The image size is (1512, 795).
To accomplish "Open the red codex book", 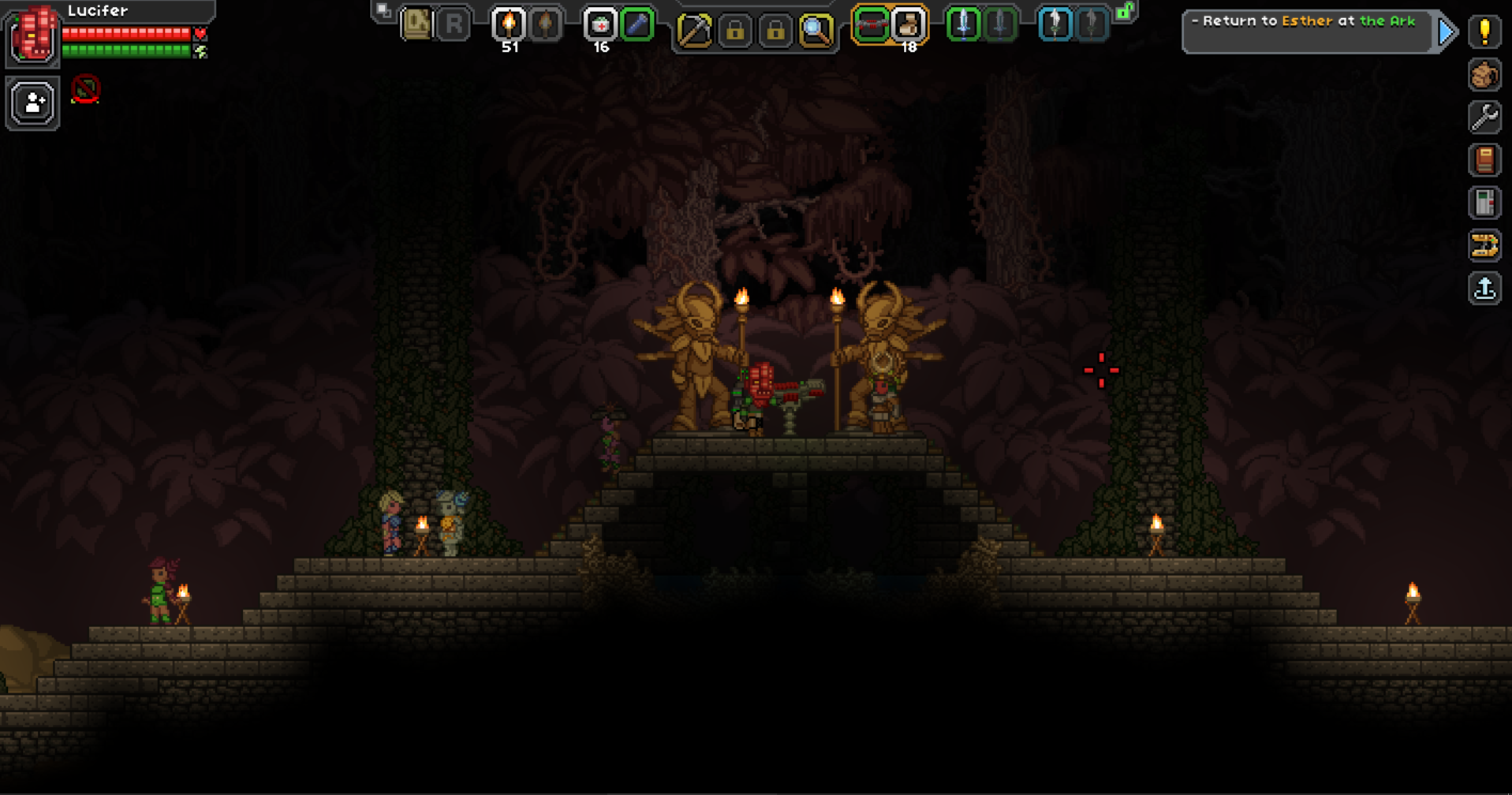I will coord(1484,160).
